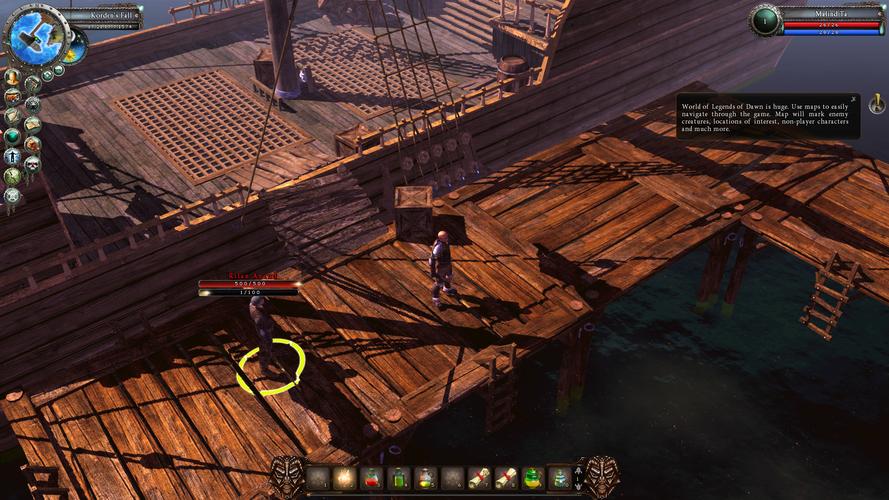The image size is (889, 500).
Task: Click the green level orb by Malindi Ta
Action: tap(765, 20)
